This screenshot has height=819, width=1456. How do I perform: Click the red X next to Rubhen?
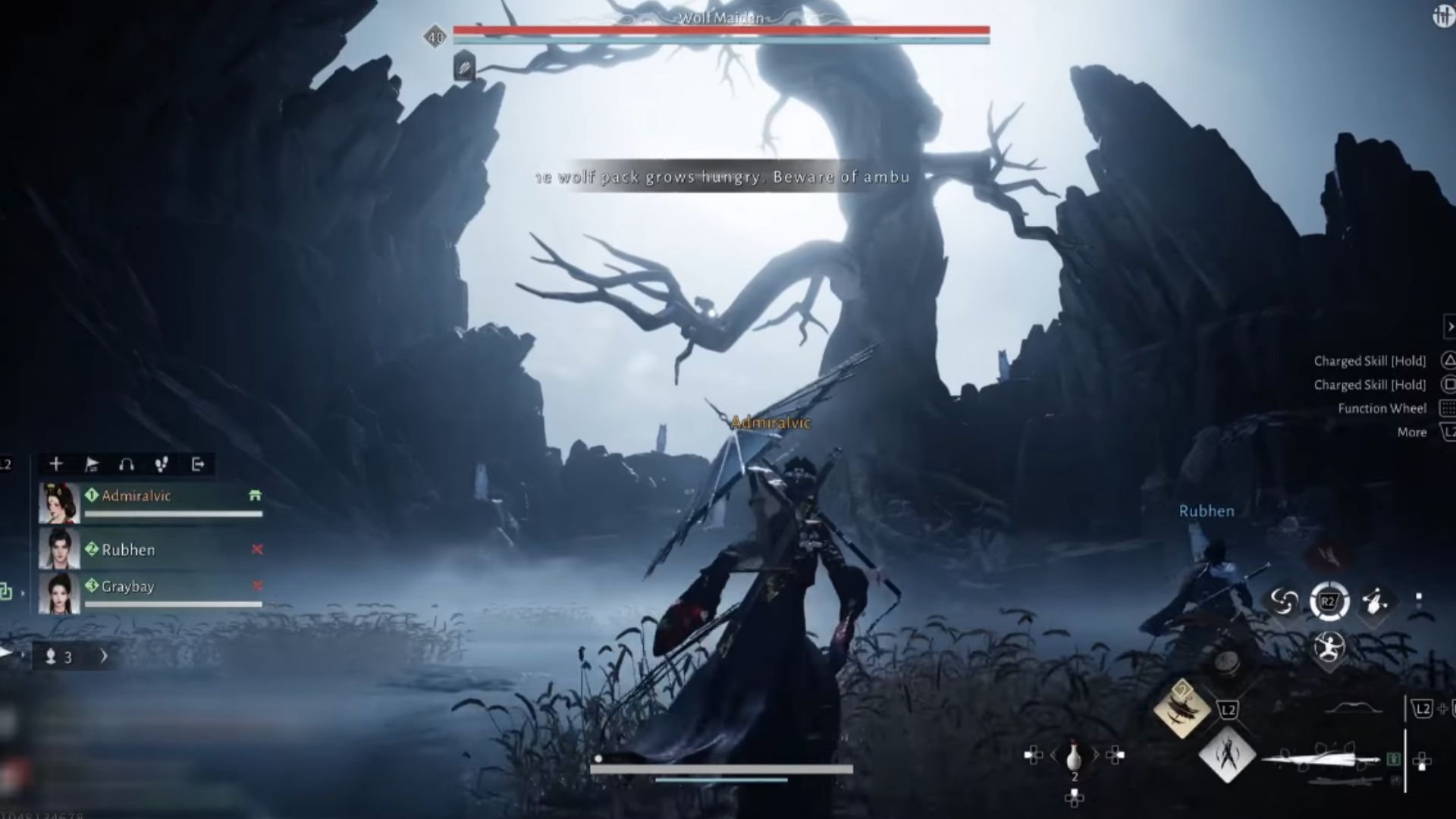pyautogui.click(x=257, y=551)
